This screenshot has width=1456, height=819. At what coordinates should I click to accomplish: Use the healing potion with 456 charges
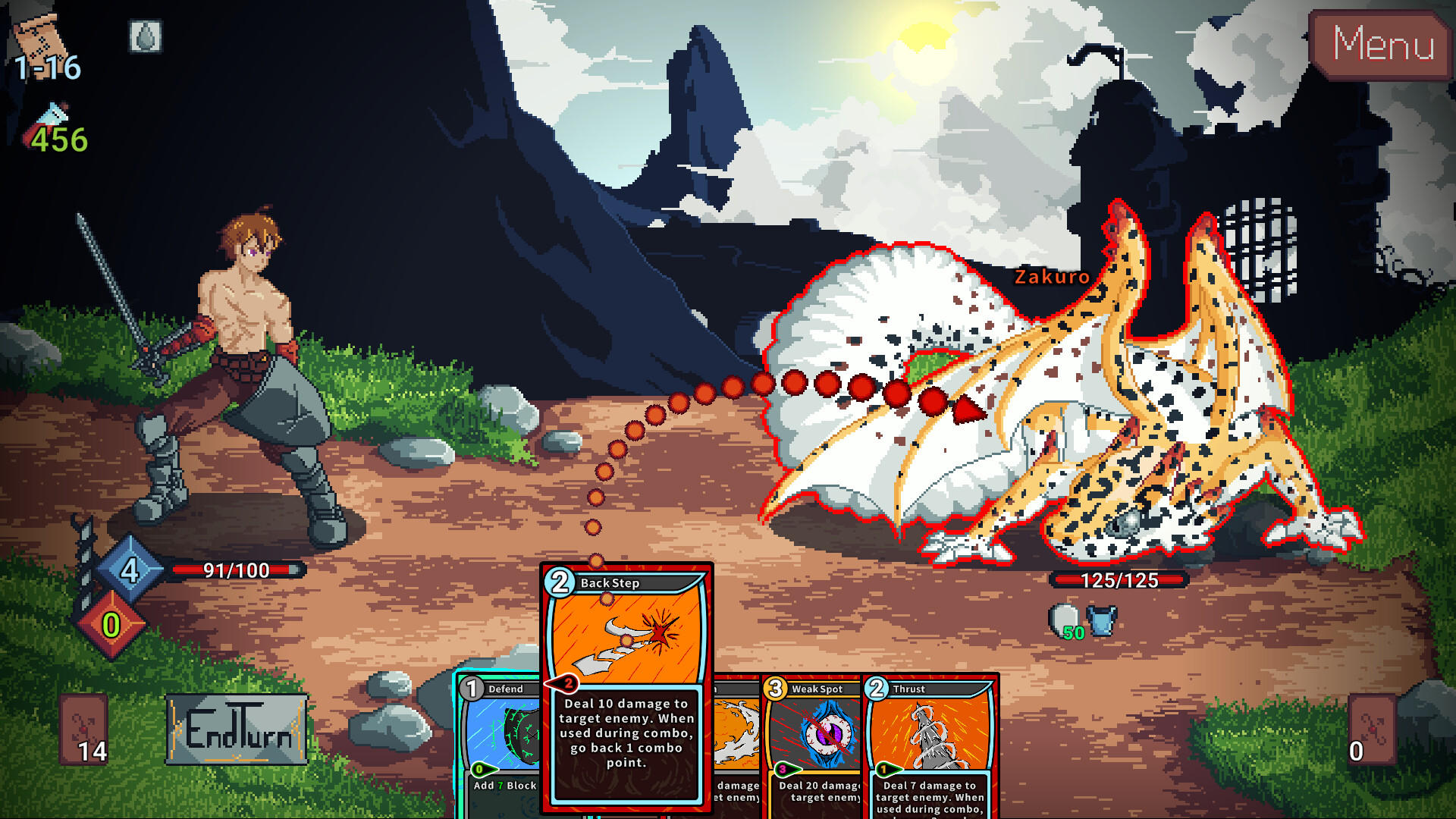click(50, 115)
